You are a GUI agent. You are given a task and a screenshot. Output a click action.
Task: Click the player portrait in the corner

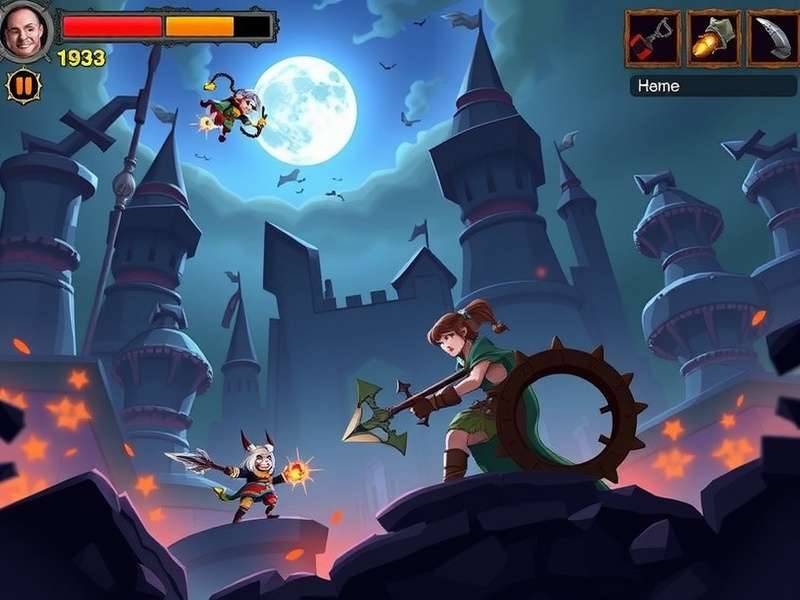24,30
